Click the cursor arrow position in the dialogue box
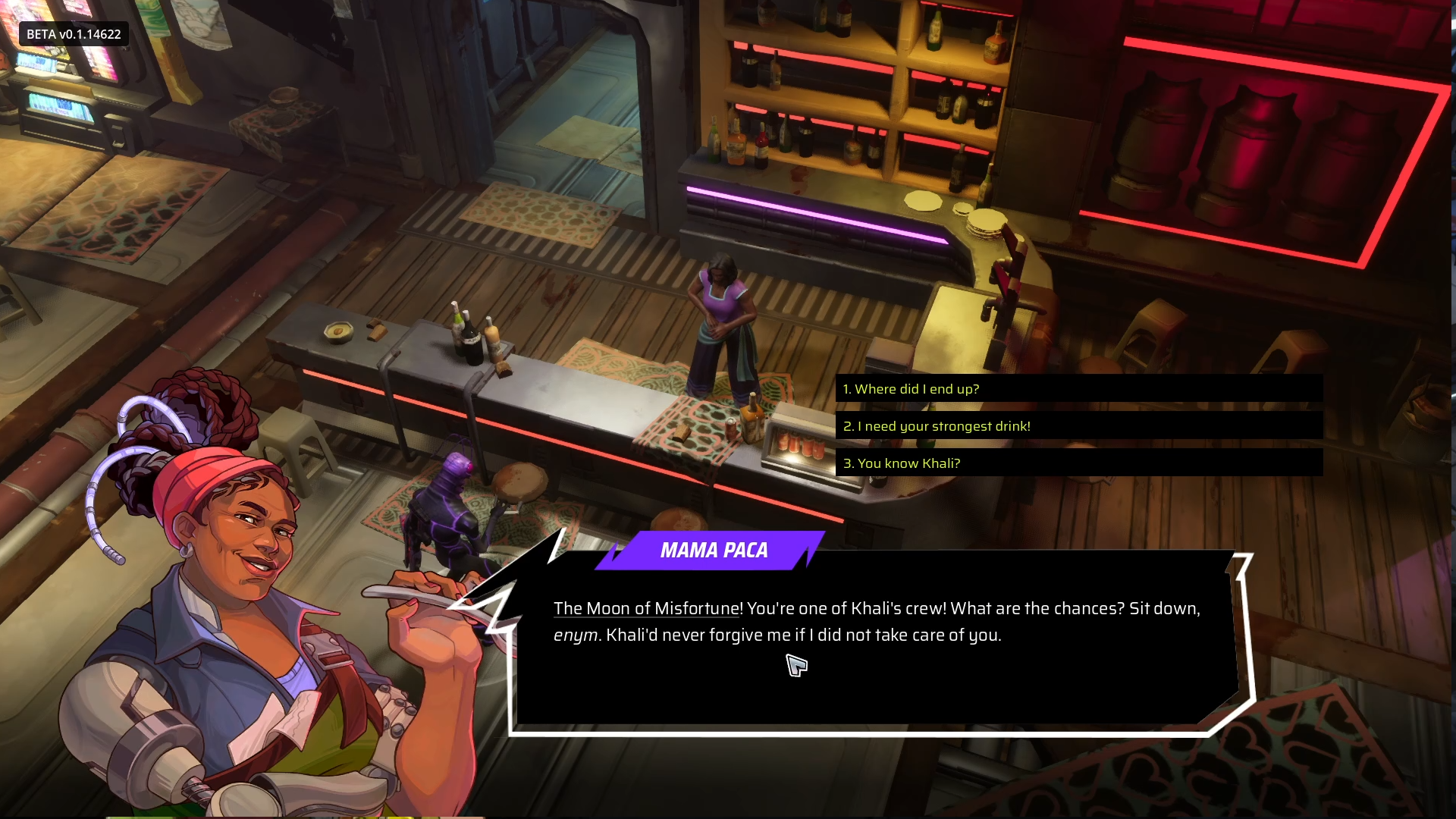 795,667
